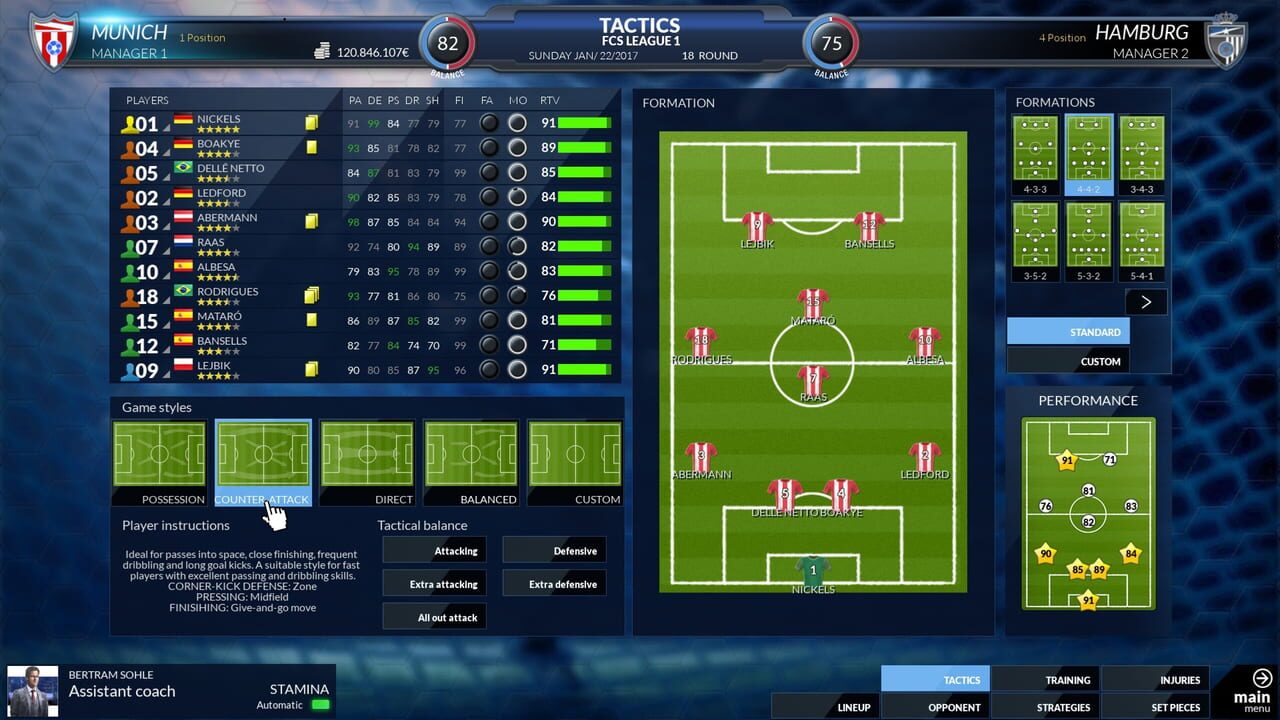1280x720 pixels.
Task: Choose the DIRECT game style icon
Action: (x=367, y=455)
